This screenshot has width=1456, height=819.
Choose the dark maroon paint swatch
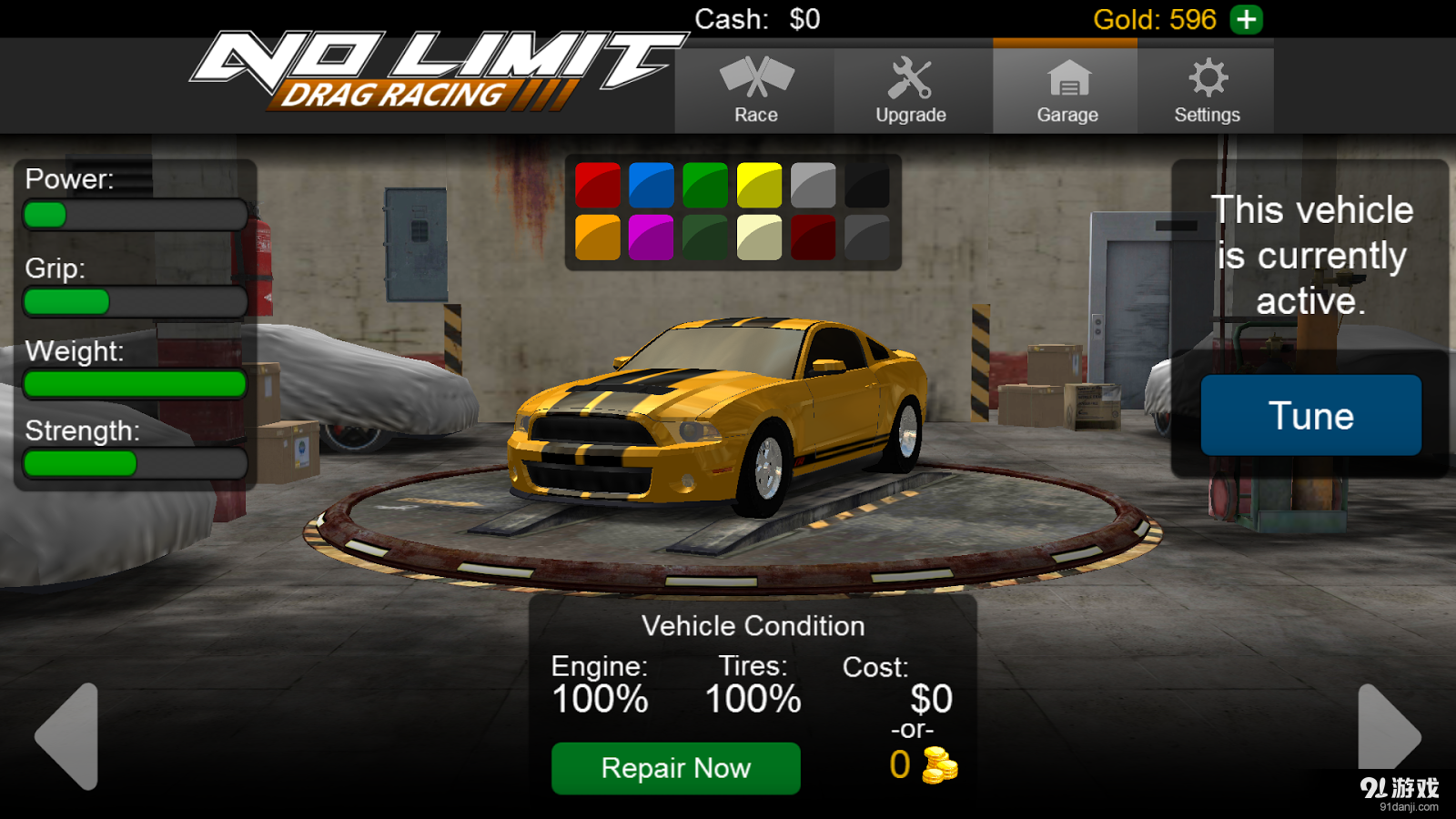pos(813,238)
